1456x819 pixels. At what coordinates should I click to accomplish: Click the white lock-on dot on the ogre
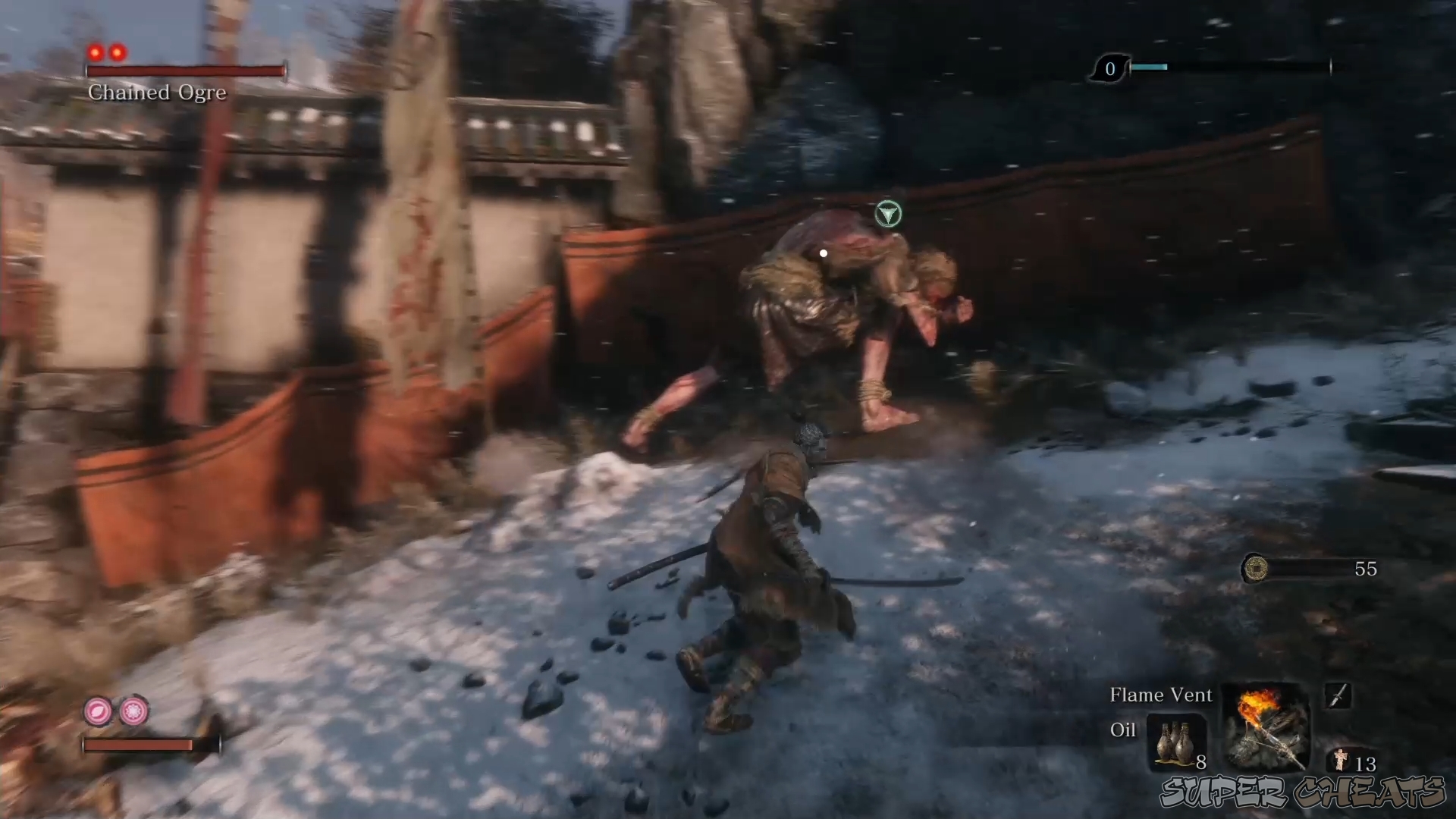[822, 253]
